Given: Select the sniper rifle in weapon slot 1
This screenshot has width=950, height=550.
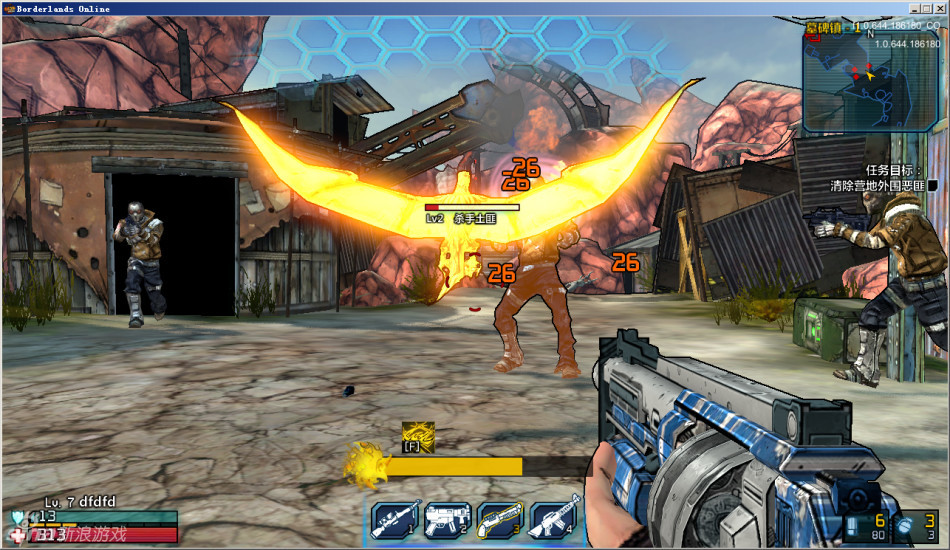Looking at the screenshot, I should click(x=393, y=521).
